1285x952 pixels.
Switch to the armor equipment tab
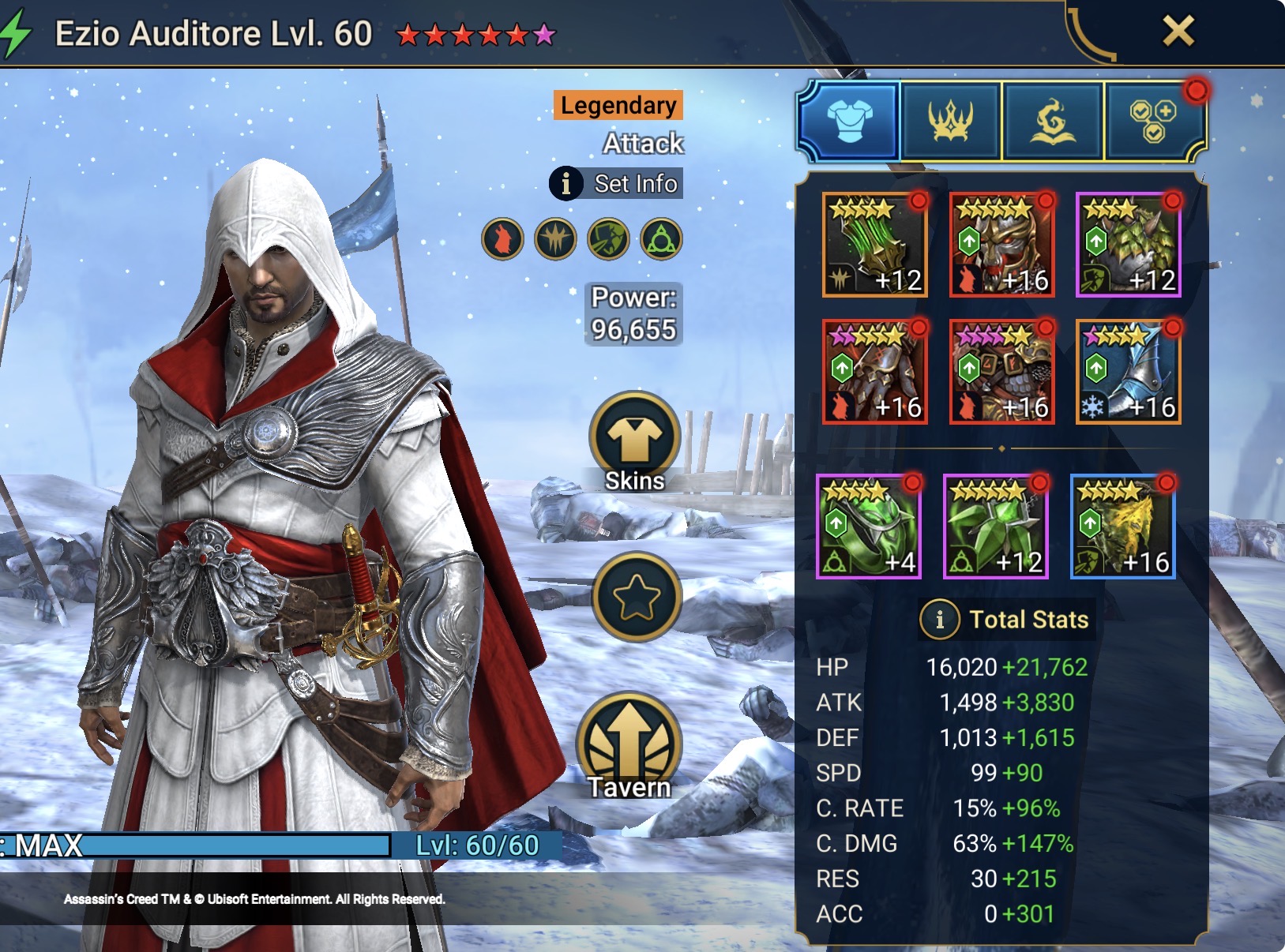(849, 122)
